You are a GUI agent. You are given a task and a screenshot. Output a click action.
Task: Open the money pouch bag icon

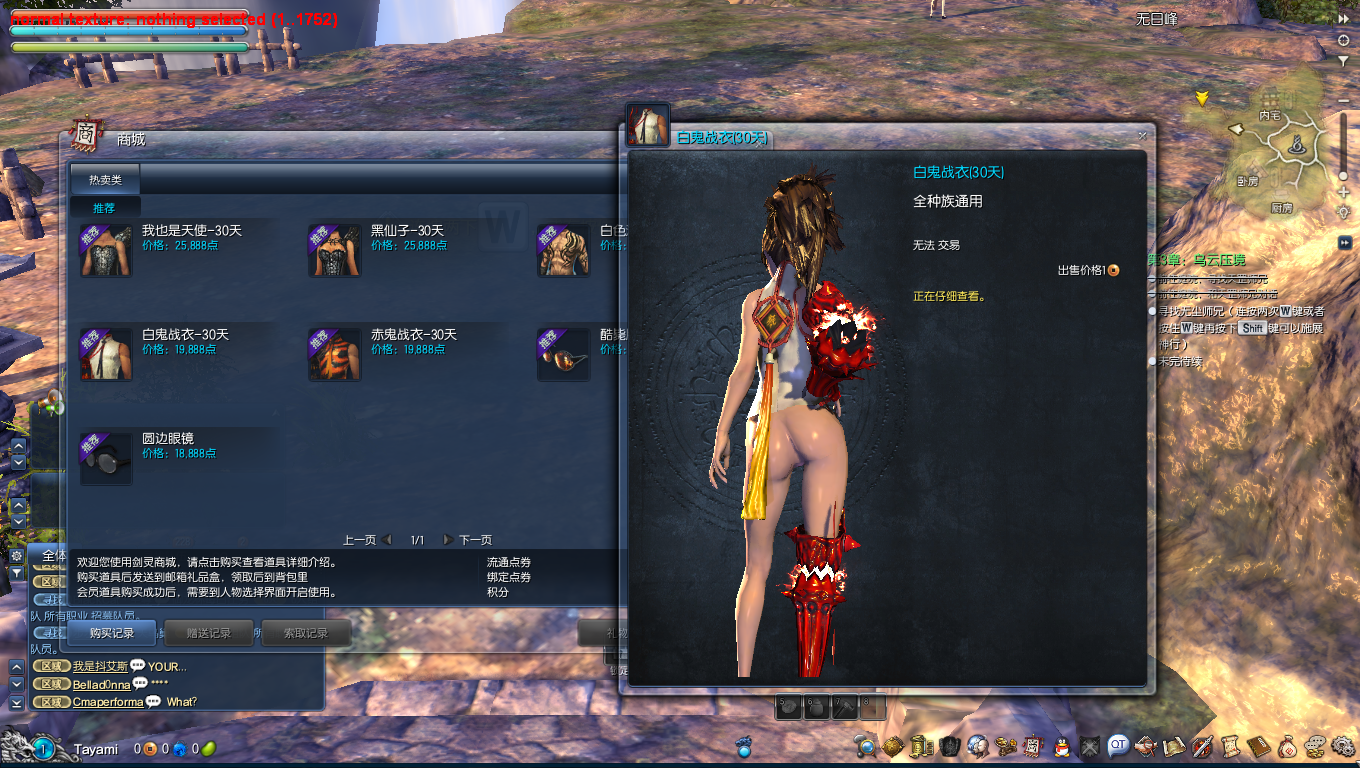coord(1287,746)
